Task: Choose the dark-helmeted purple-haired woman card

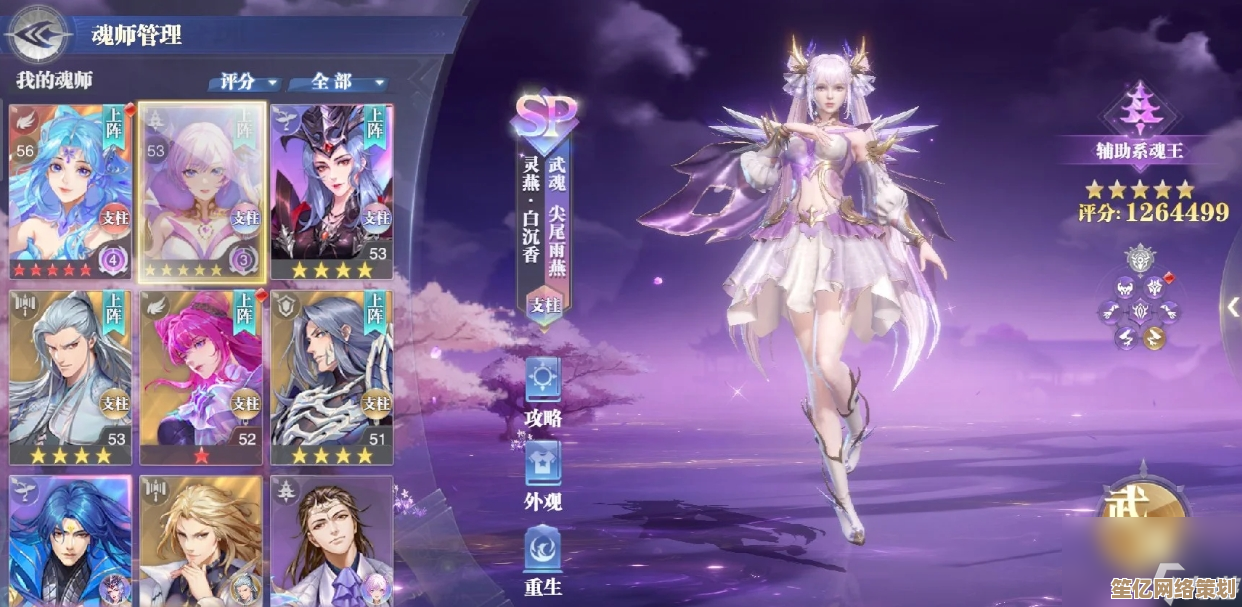Action: coord(331,190)
